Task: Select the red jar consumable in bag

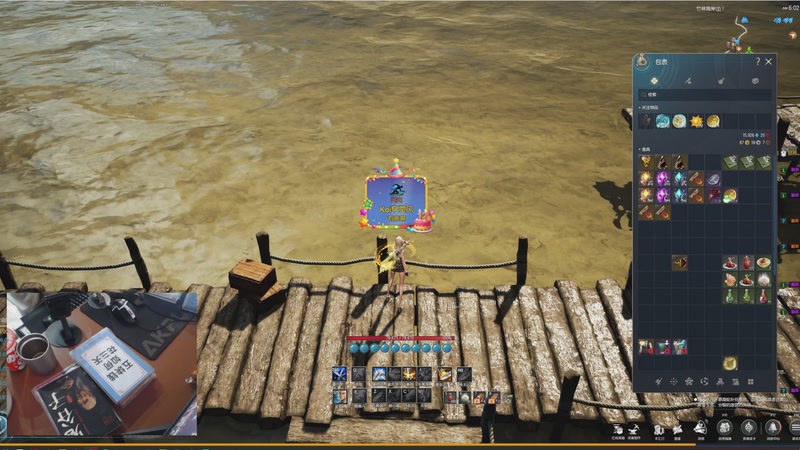Action: click(747, 262)
